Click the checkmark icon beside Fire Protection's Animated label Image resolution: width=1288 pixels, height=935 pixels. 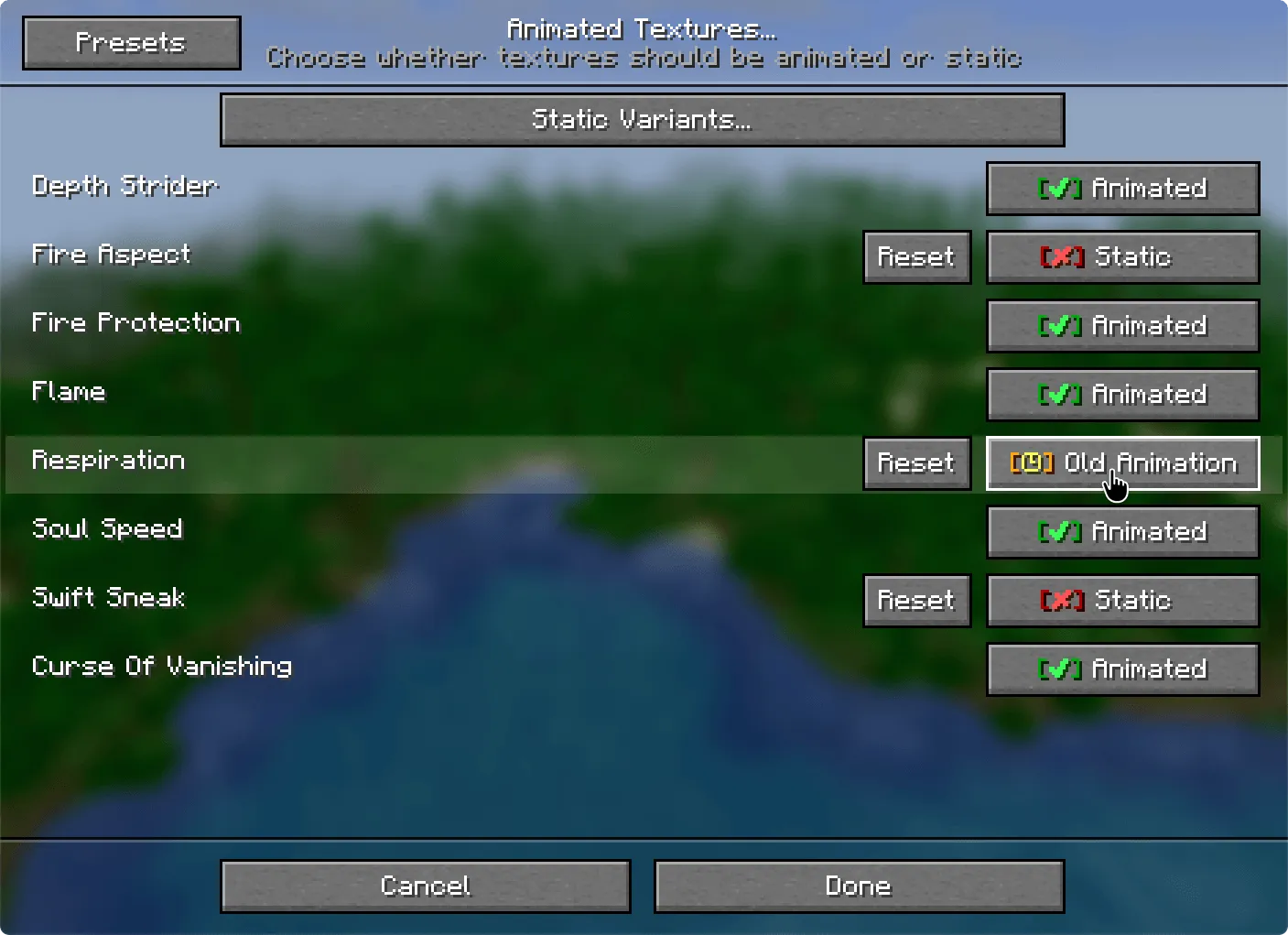tap(1058, 326)
